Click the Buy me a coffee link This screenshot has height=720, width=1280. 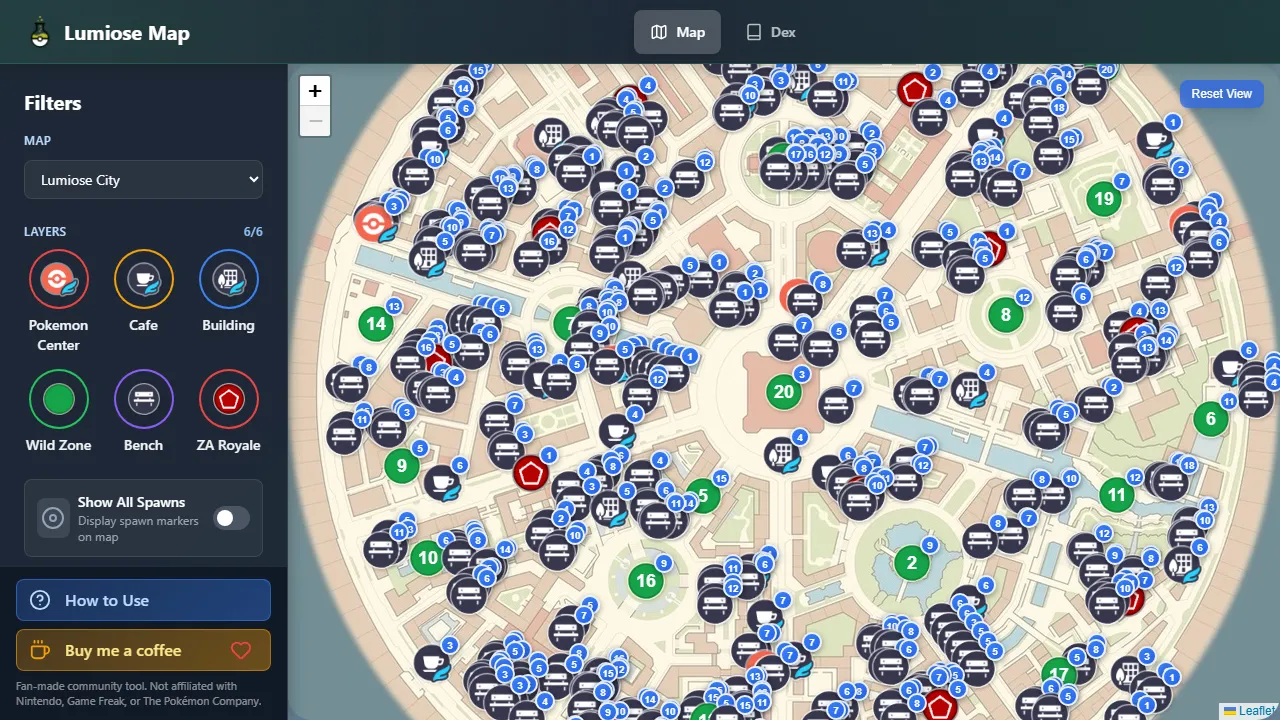pos(143,650)
